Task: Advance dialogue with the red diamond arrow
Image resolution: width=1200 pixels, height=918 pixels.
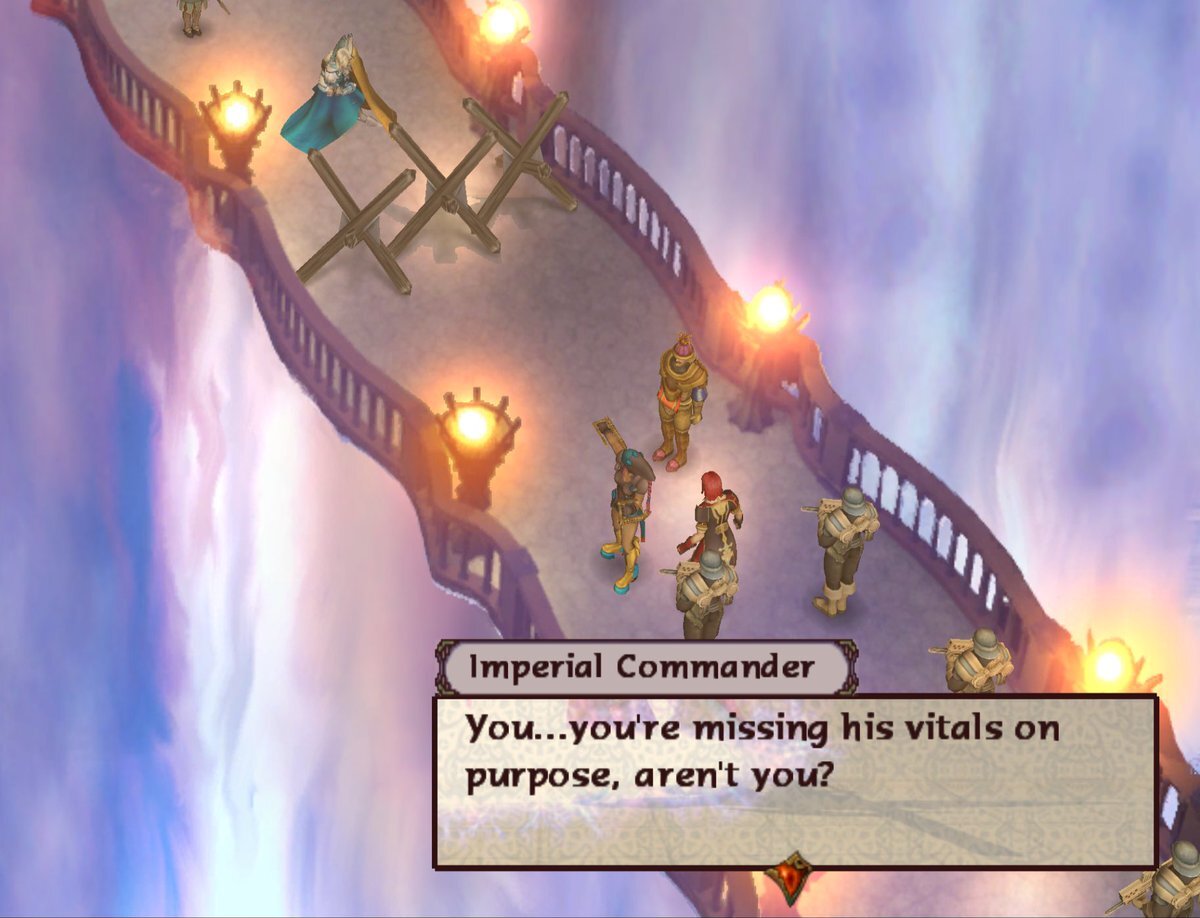Action: tap(793, 876)
